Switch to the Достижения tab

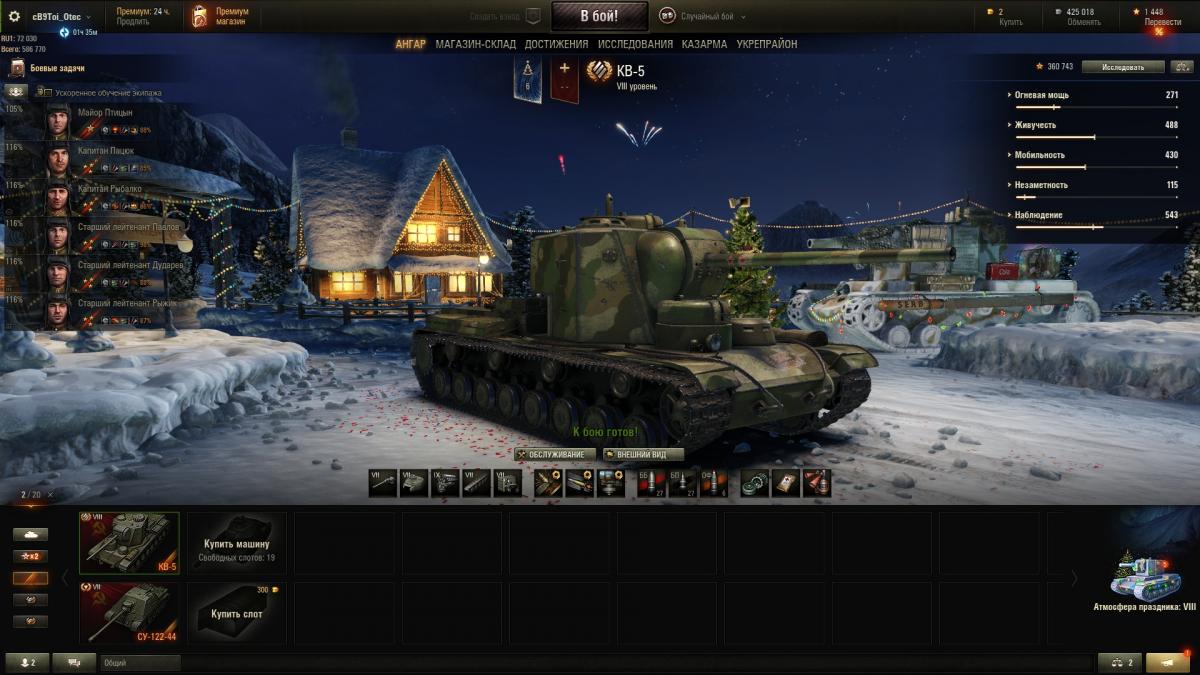click(556, 44)
